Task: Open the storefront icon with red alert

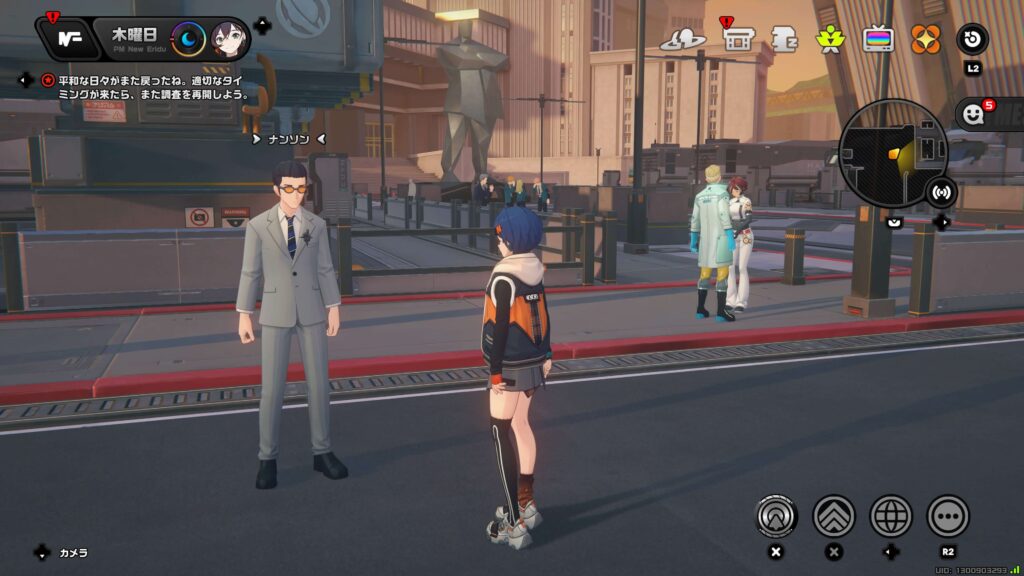Action: pos(737,39)
